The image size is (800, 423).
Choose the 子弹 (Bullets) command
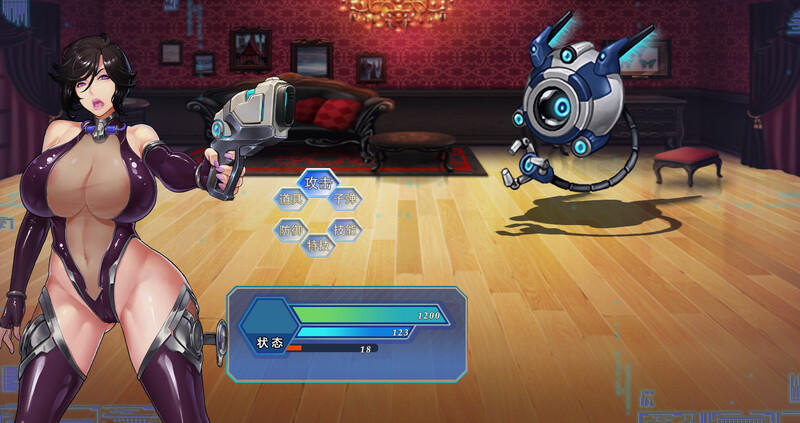[x=345, y=199]
